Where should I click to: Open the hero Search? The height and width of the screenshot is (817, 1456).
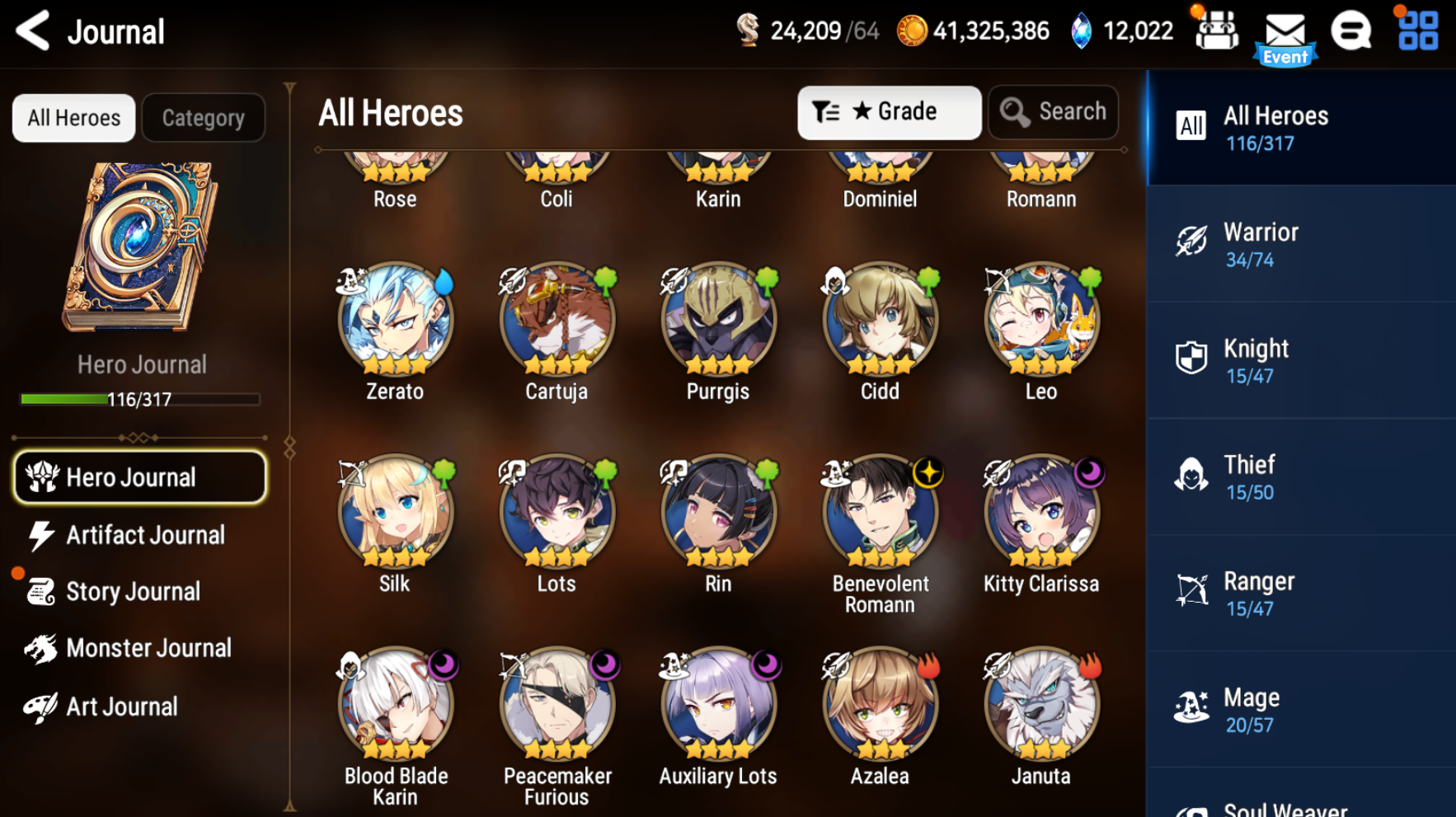point(1053,112)
